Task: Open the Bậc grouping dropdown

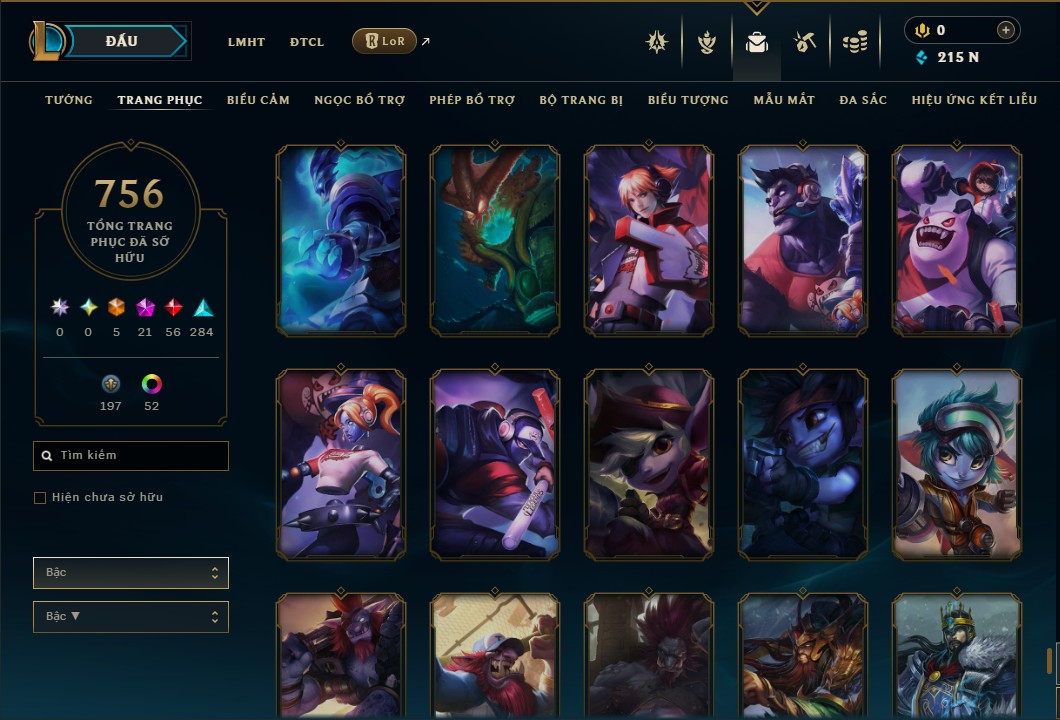Action: tap(131, 573)
